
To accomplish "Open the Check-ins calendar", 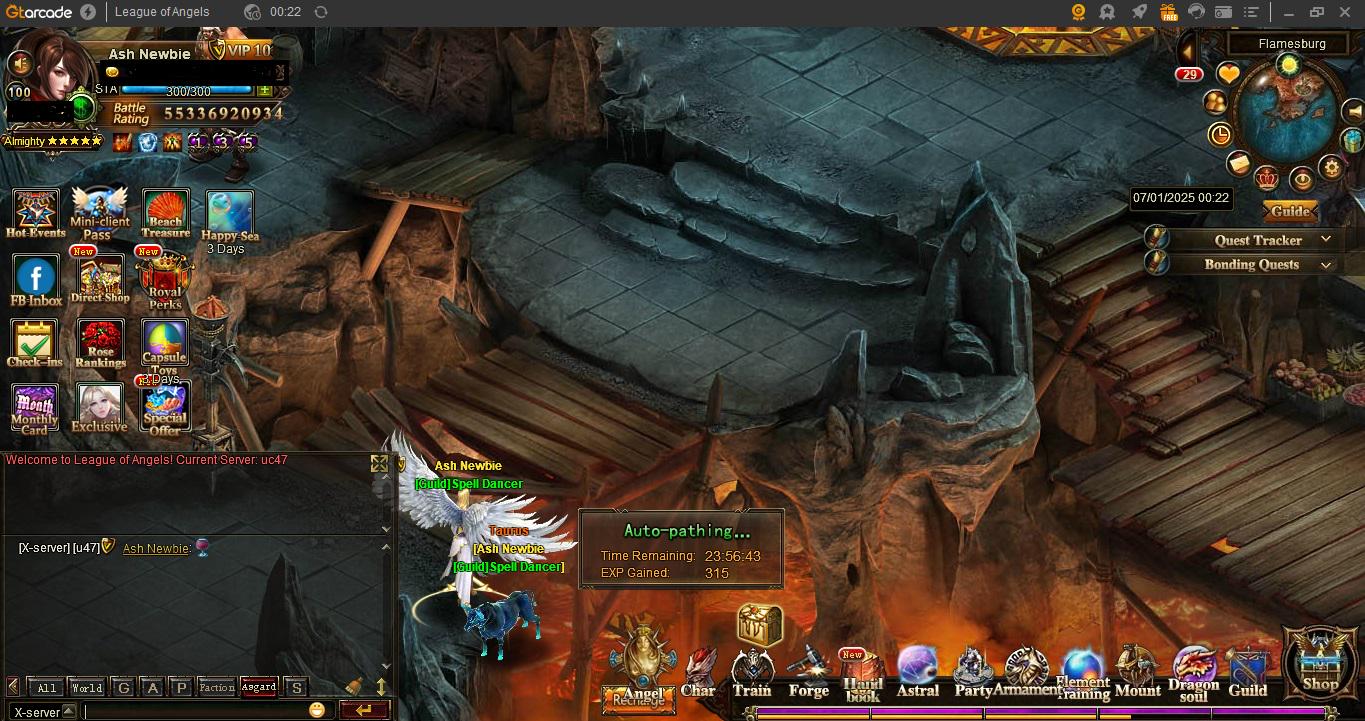I will point(35,343).
